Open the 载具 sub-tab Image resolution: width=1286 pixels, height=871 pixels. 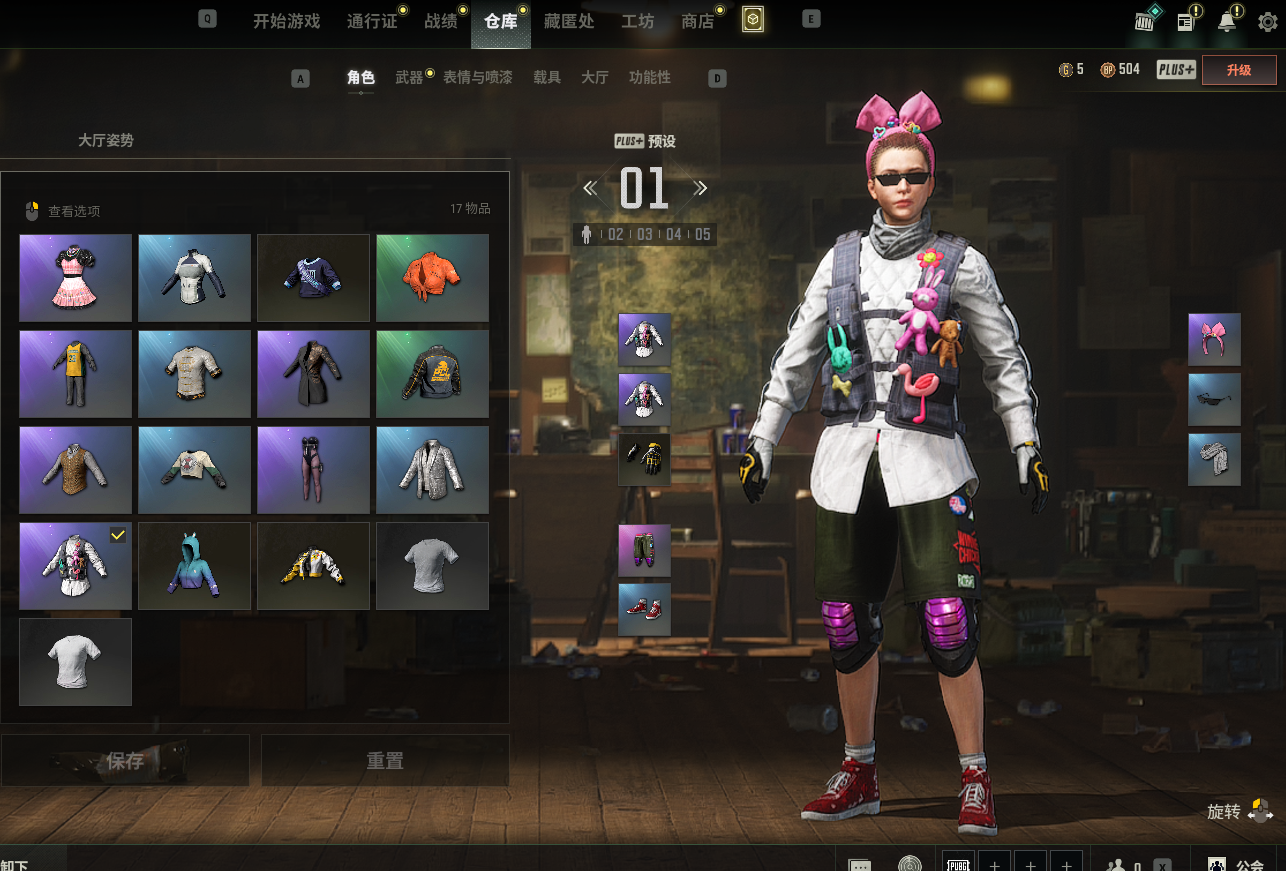(547, 77)
